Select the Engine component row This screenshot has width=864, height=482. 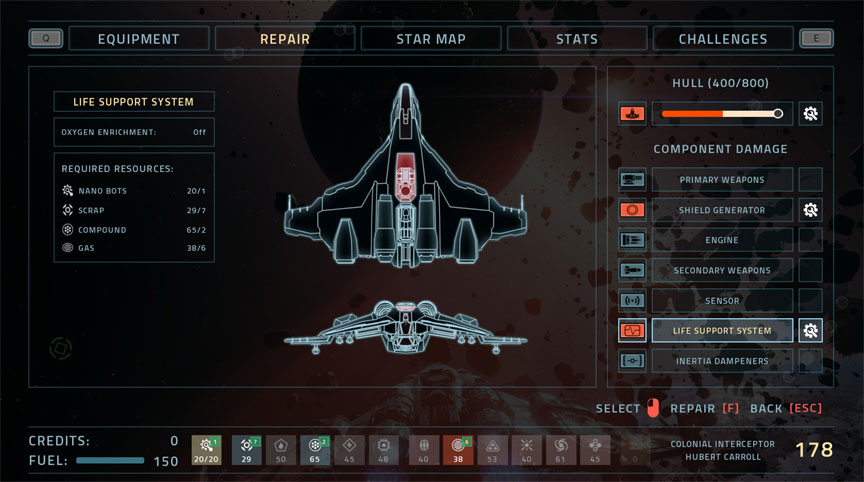(x=721, y=240)
